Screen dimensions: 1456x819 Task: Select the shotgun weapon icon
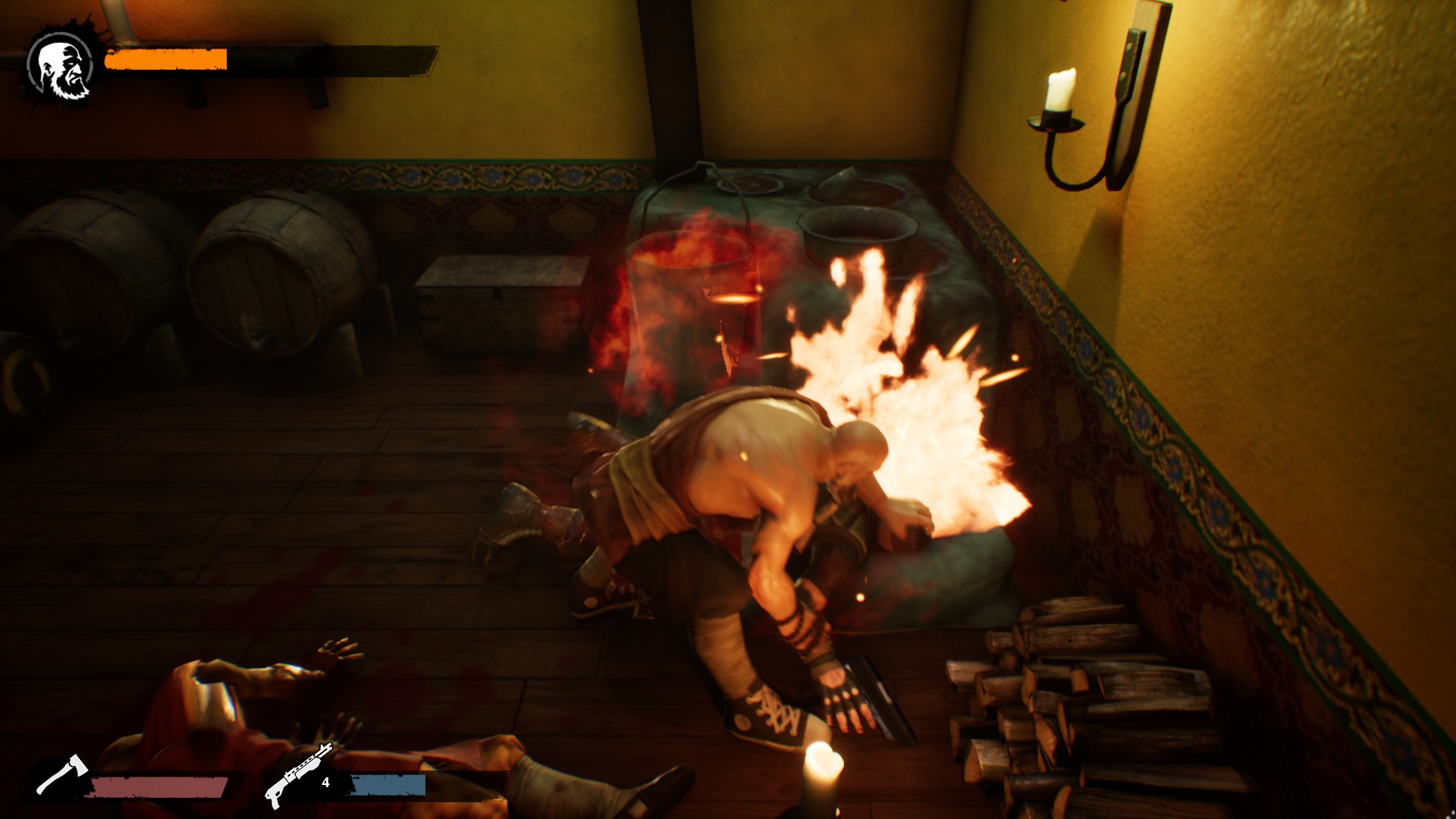click(x=298, y=775)
